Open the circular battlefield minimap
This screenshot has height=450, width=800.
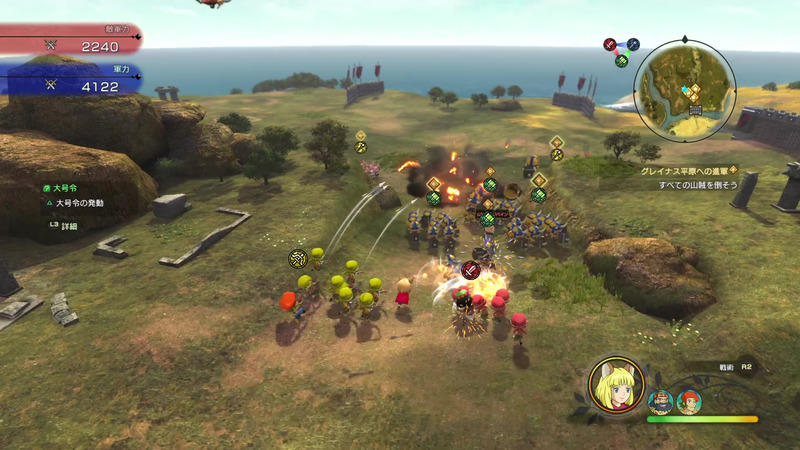click(684, 89)
